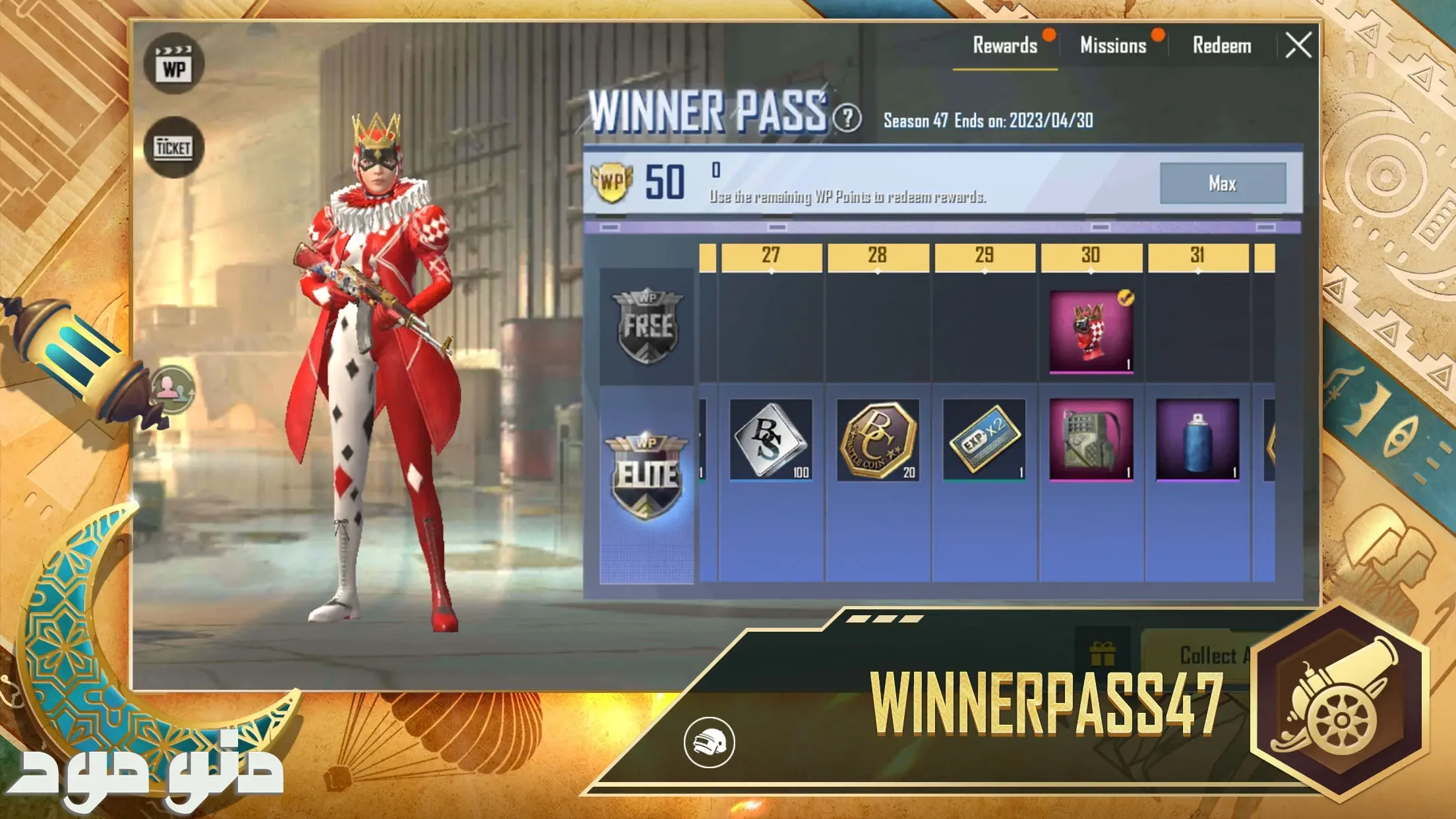The image size is (1456, 819).
Task: Select the EXP x2 card reward
Action: pyautogui.click(x=985, y=439)
